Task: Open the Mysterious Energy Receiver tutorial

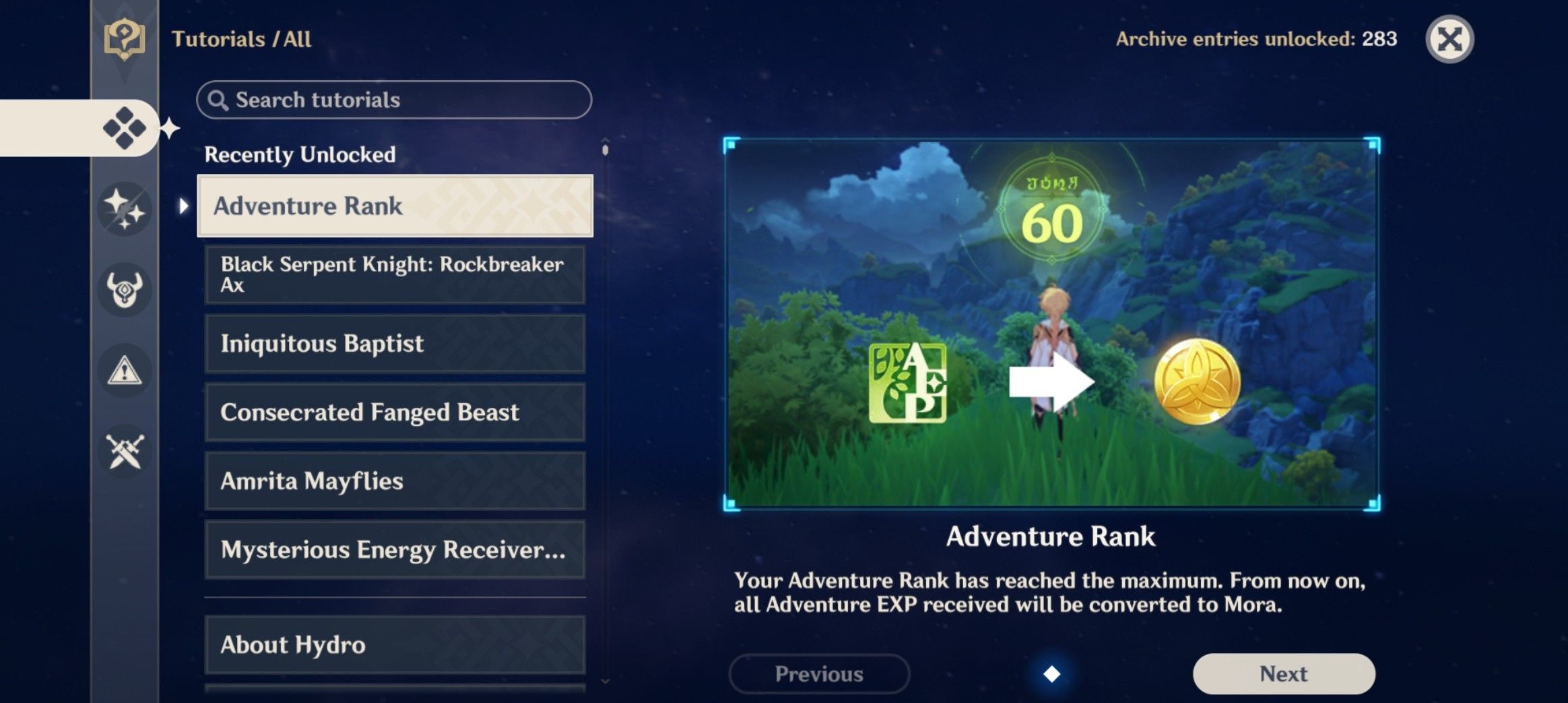Action: (394, 549)
